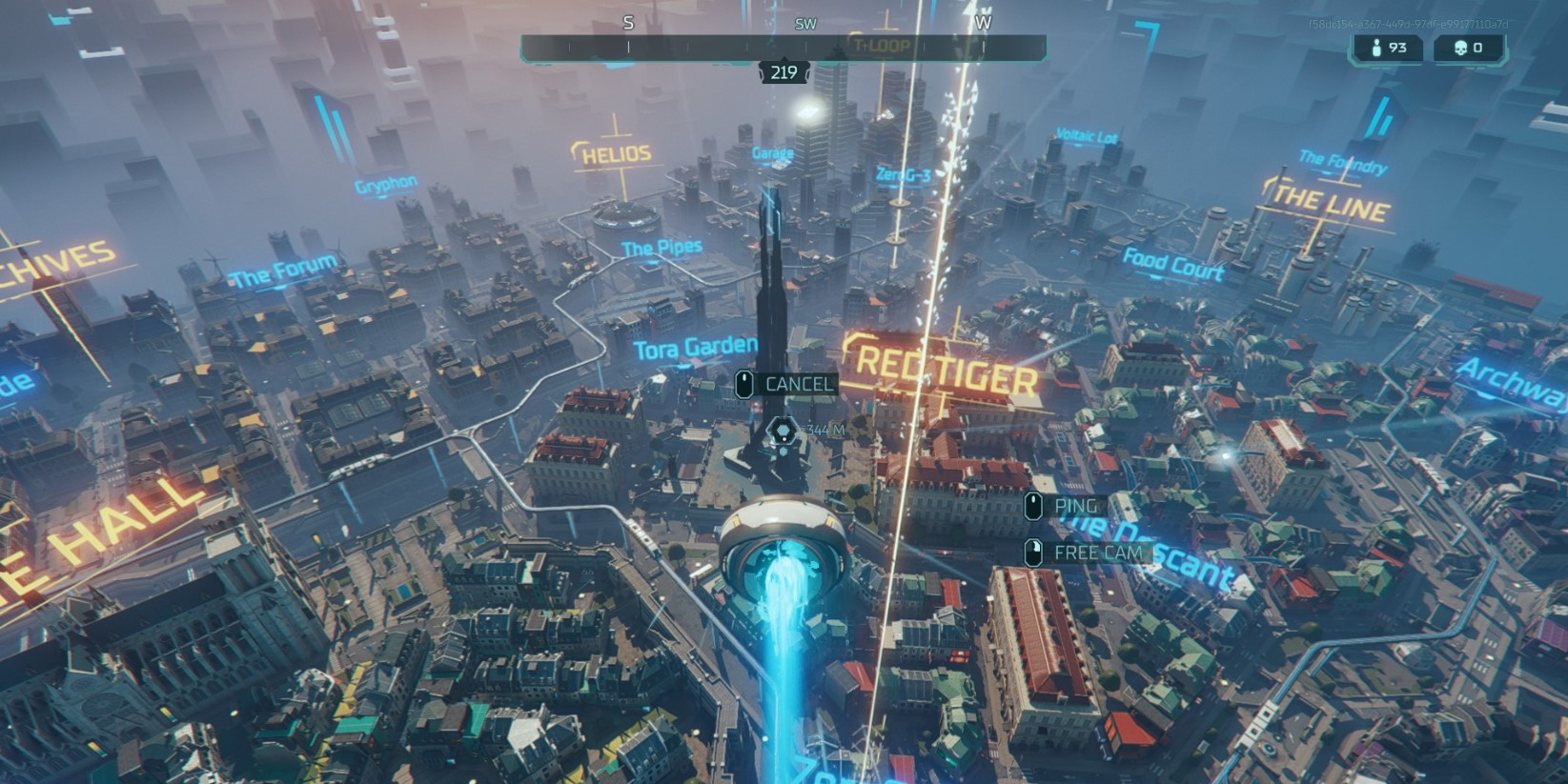Screen dimensions: 1568x784
Task: Click the player count person icon
Action: [1376, 49]
